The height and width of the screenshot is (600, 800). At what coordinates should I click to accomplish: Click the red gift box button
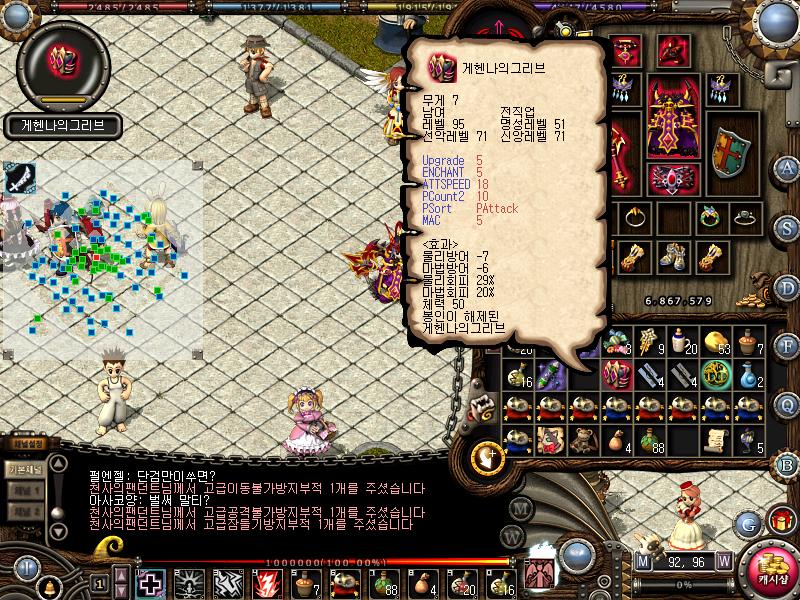pyautogui.click(x=780, y=519)
